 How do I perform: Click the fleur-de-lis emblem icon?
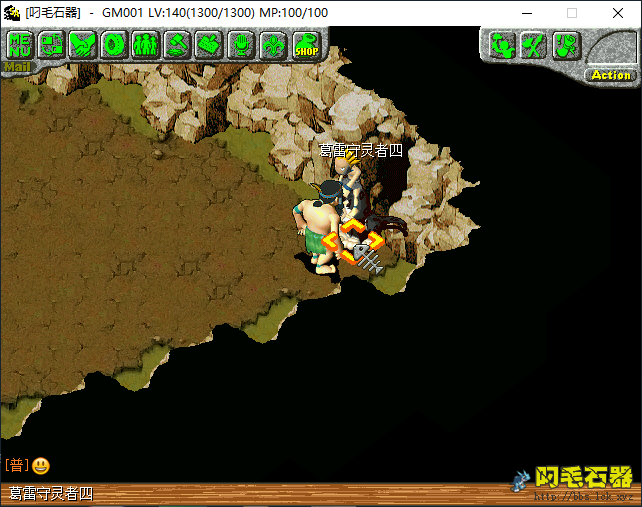tap(271, 44)
